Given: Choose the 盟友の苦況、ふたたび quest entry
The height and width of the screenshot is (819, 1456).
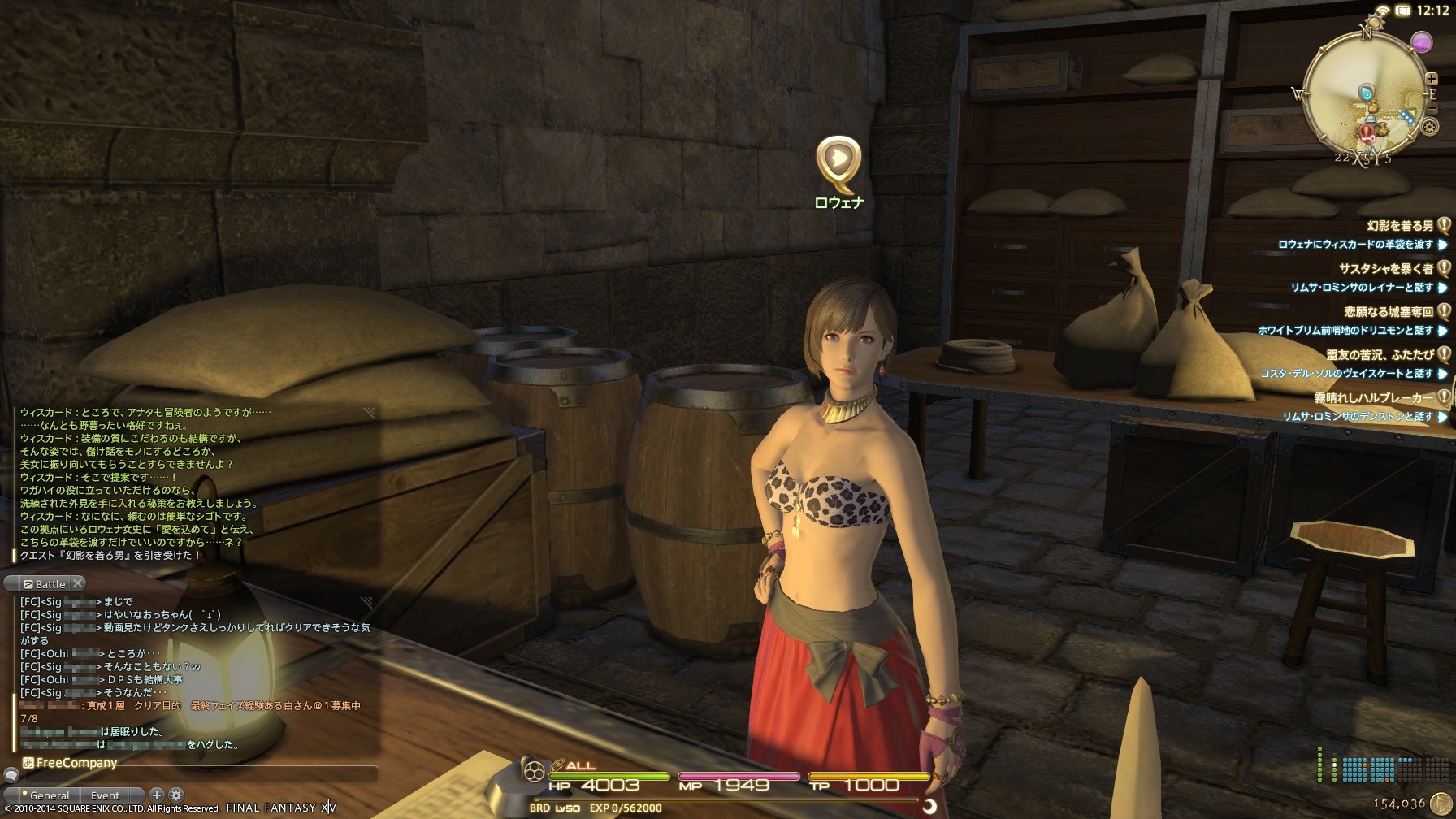Looking at the screenshot, I should pyautogui.click(x=1380, y=354).
